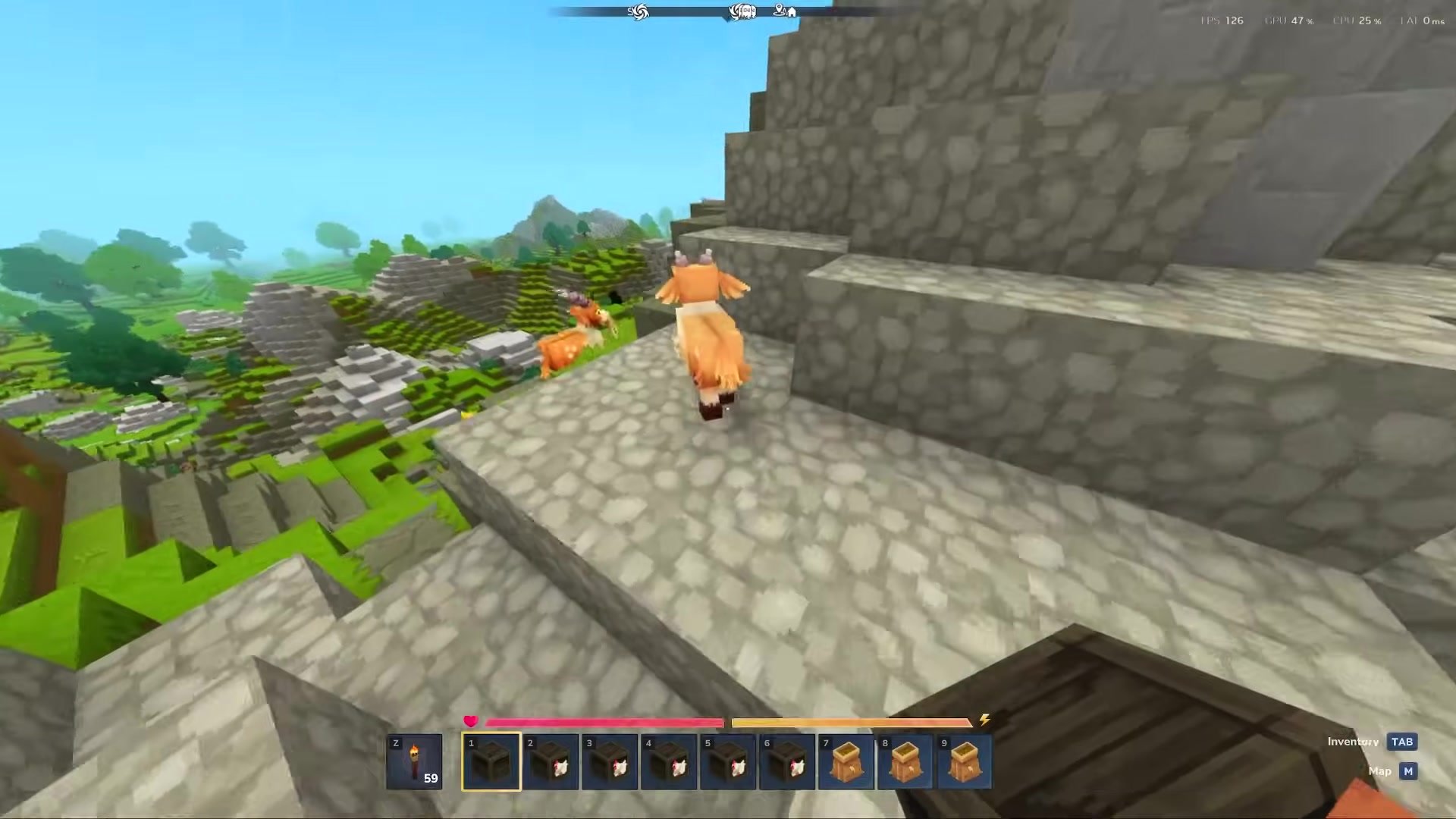Switch to hotbar slot 6
Screen dimensions: 1456x819
787,762
